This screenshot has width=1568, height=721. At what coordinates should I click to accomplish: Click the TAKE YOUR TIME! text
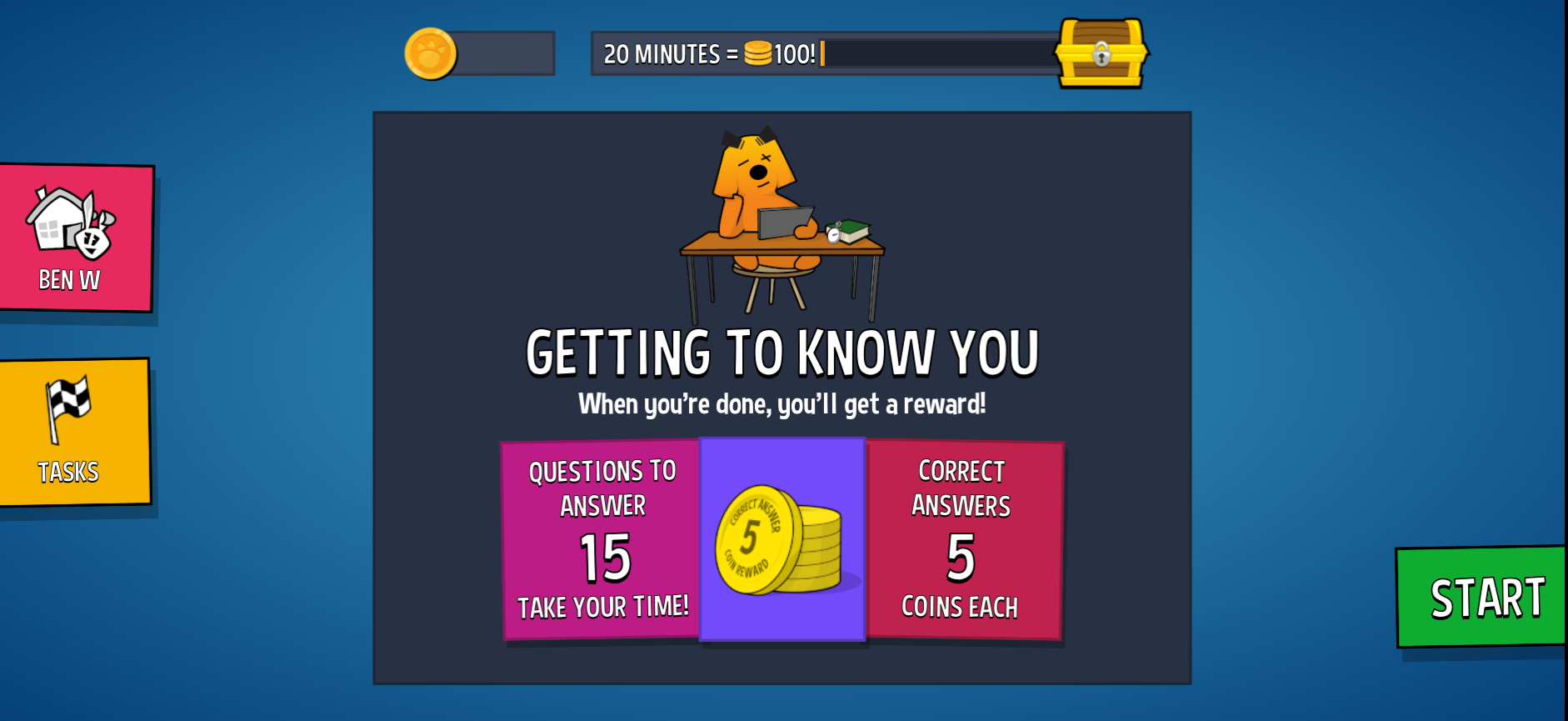click(x=603, y=606)
